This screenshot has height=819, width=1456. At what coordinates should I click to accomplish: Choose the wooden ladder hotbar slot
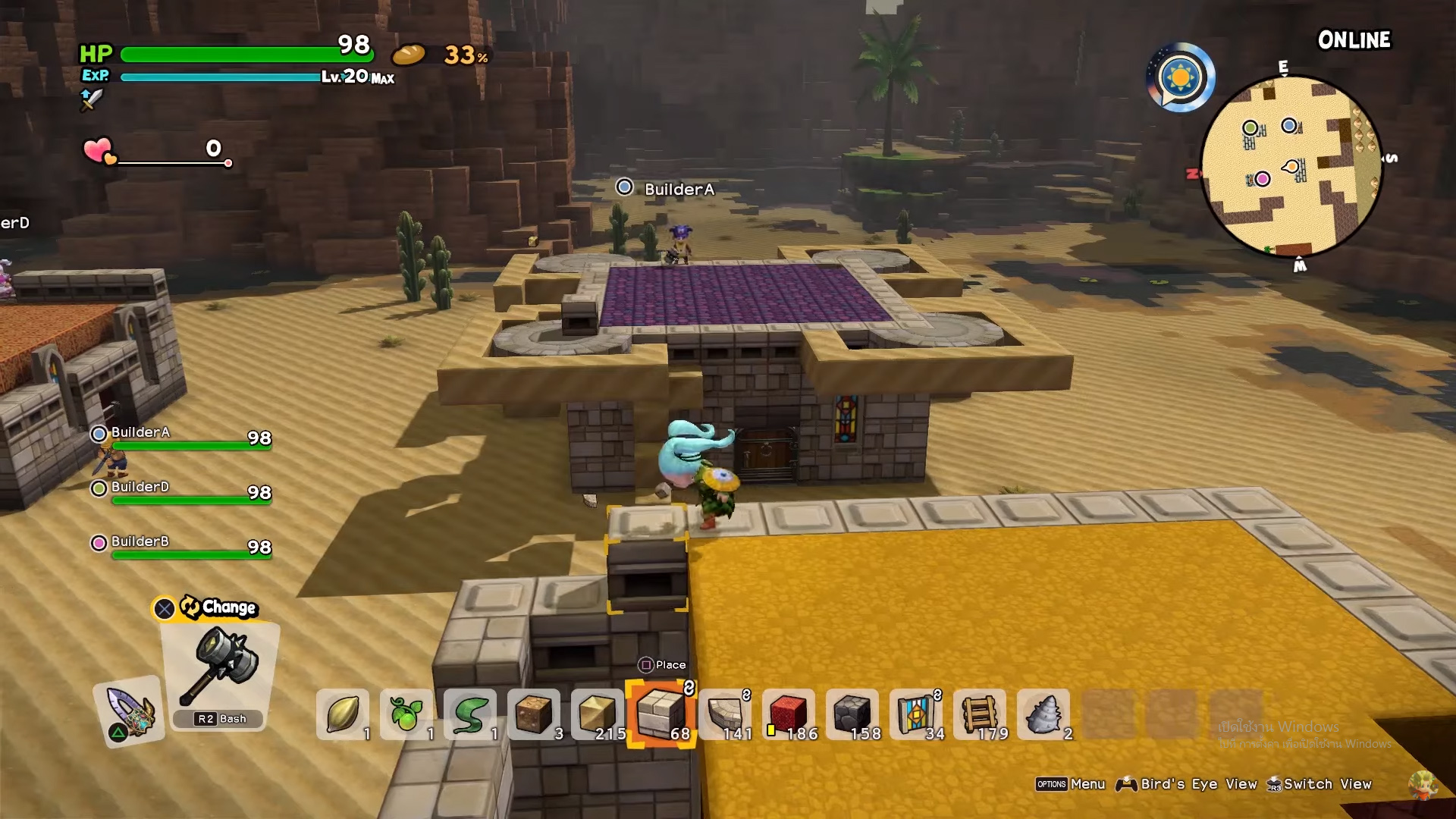(980, 714)
